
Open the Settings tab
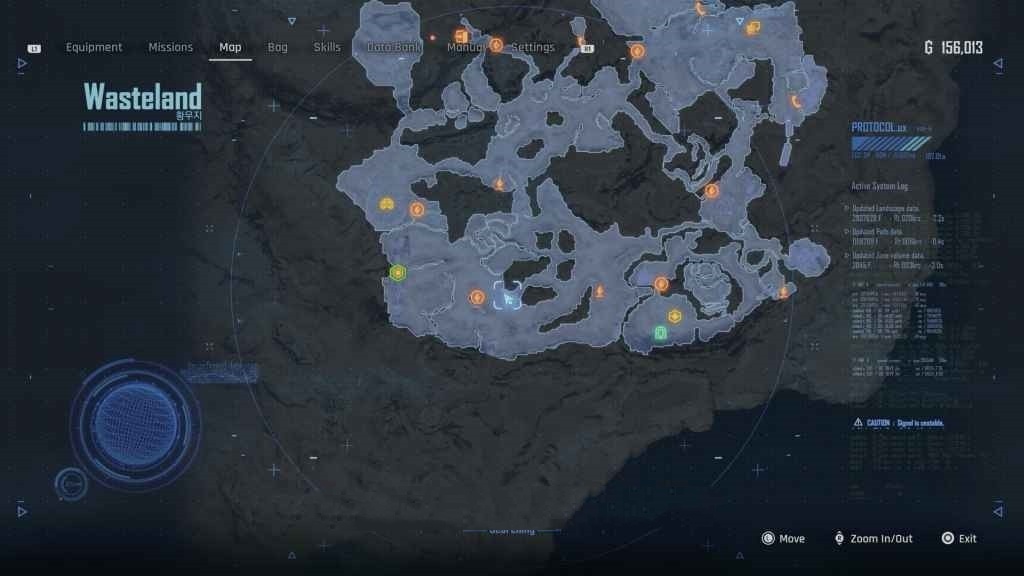(533, 47)
